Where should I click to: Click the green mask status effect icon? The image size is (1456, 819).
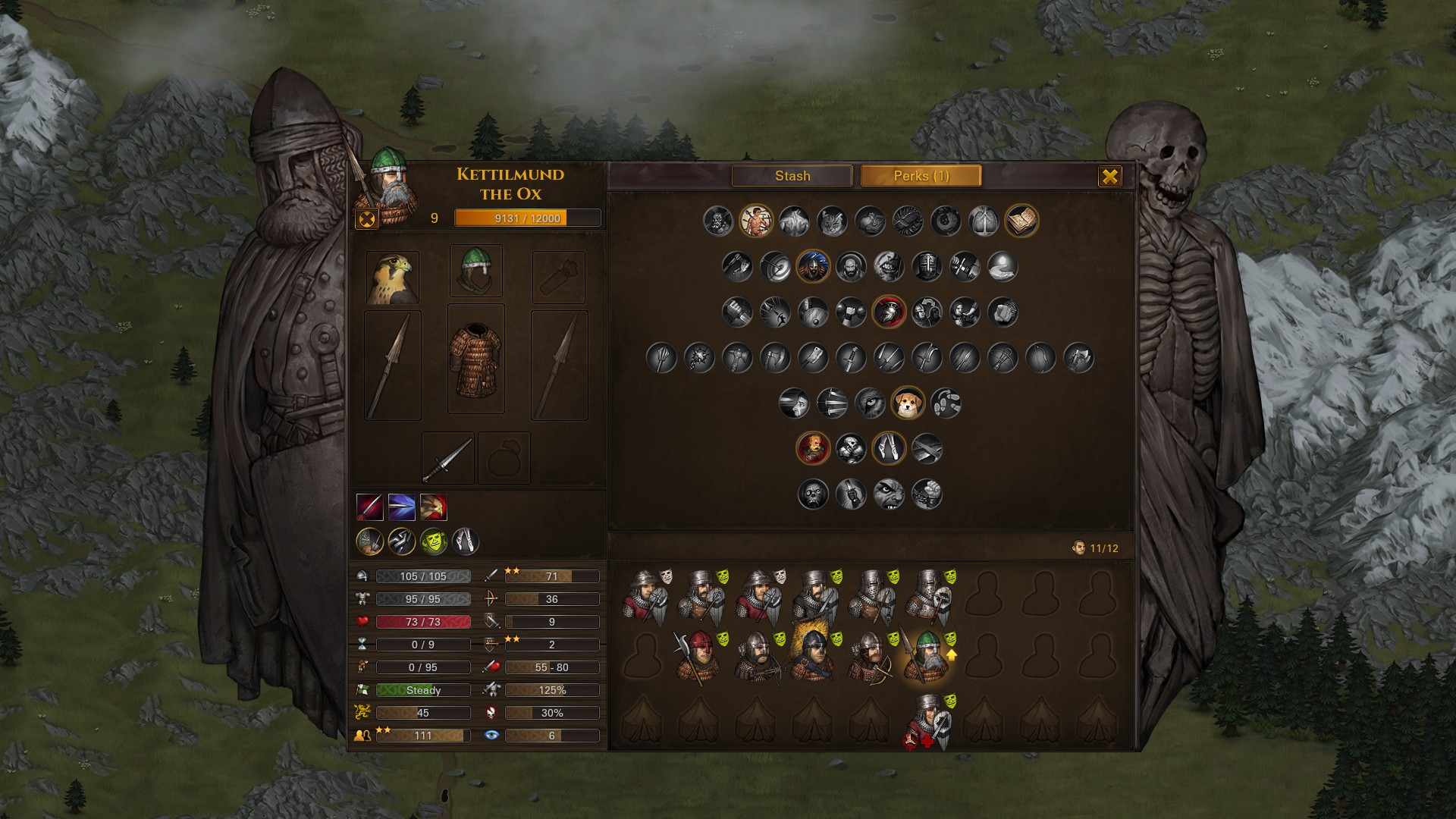pos(433,541)
